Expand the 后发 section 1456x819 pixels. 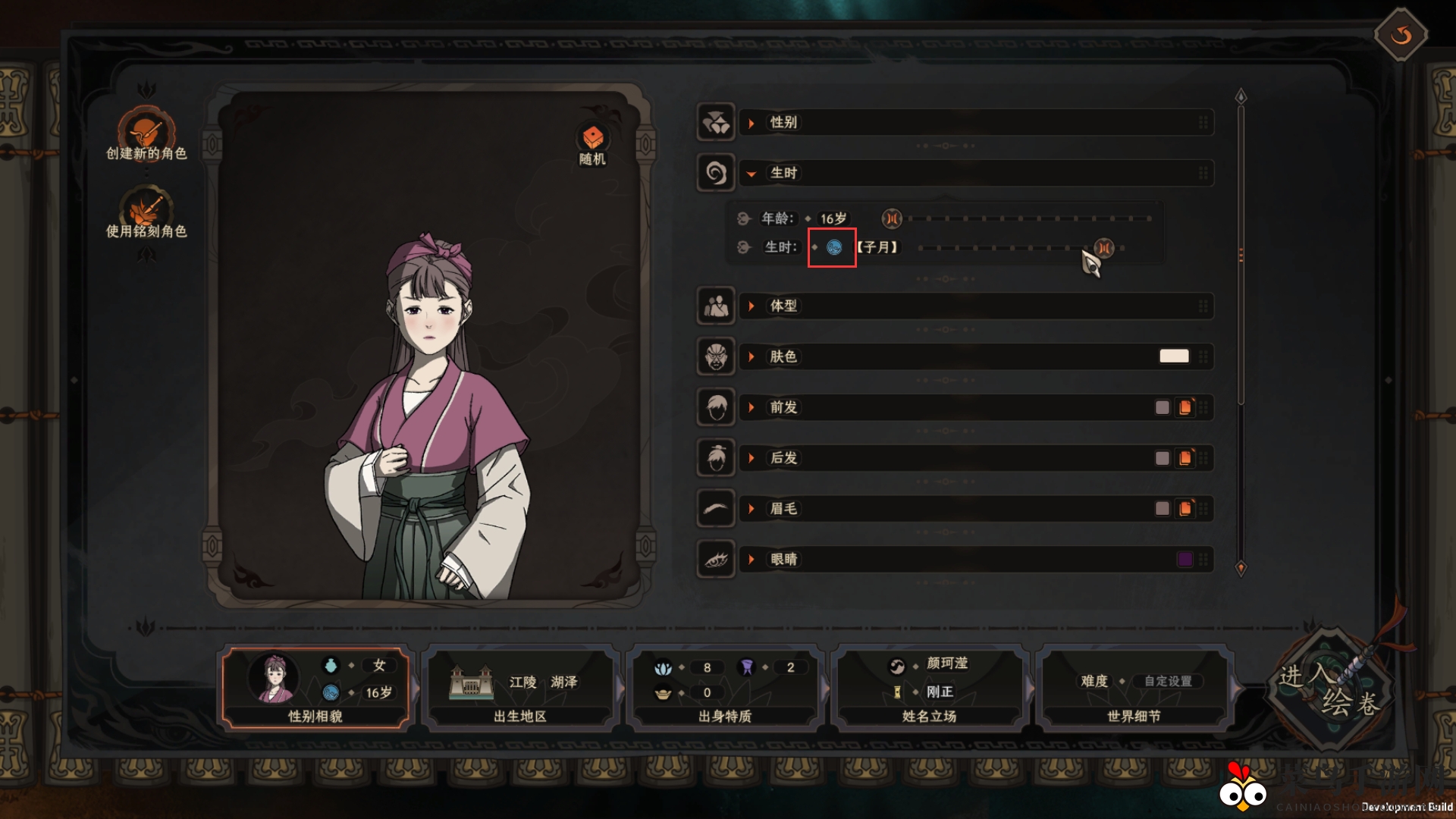[x=783, y=459]
